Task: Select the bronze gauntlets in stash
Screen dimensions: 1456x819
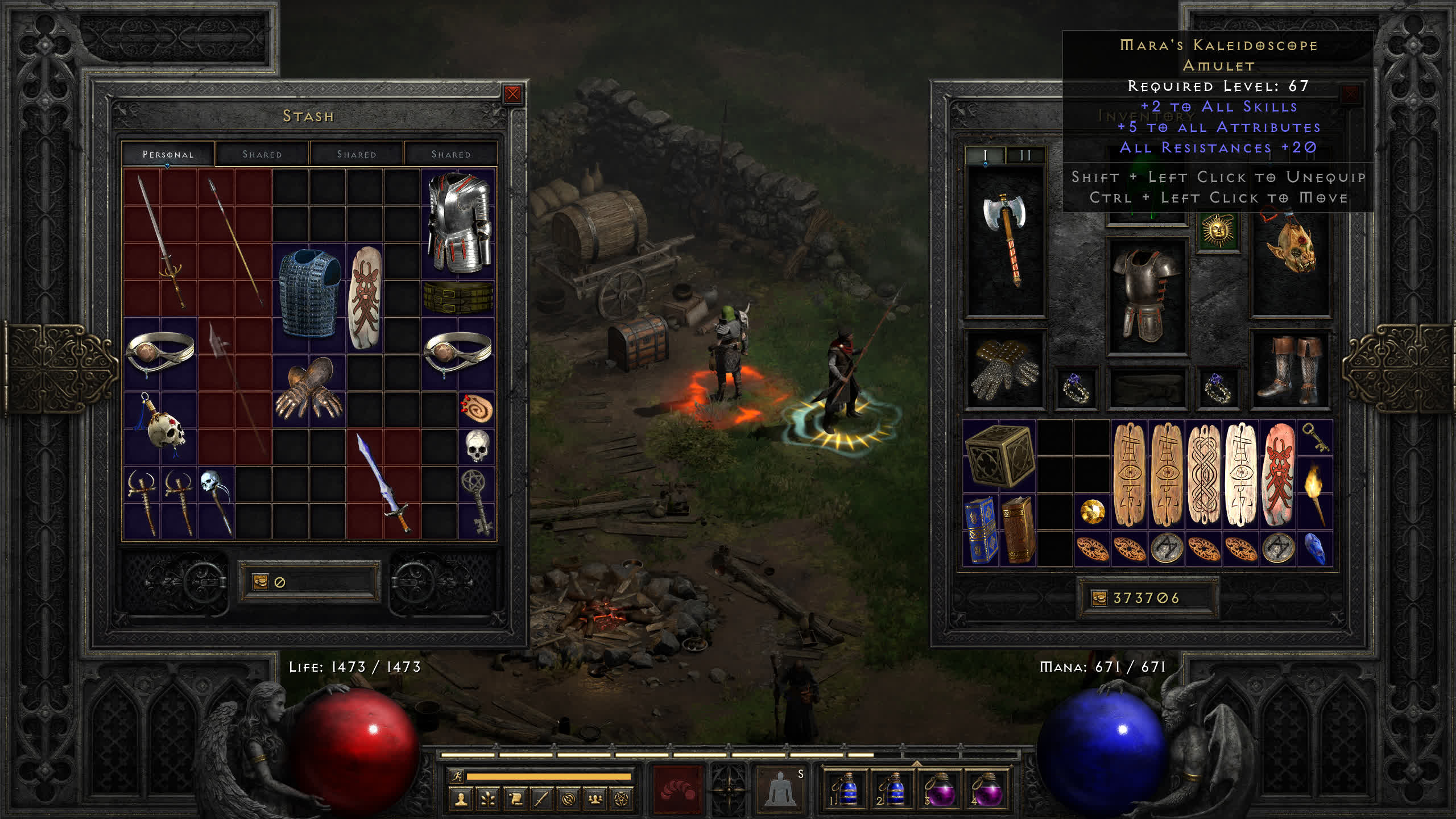Action: 309,388
